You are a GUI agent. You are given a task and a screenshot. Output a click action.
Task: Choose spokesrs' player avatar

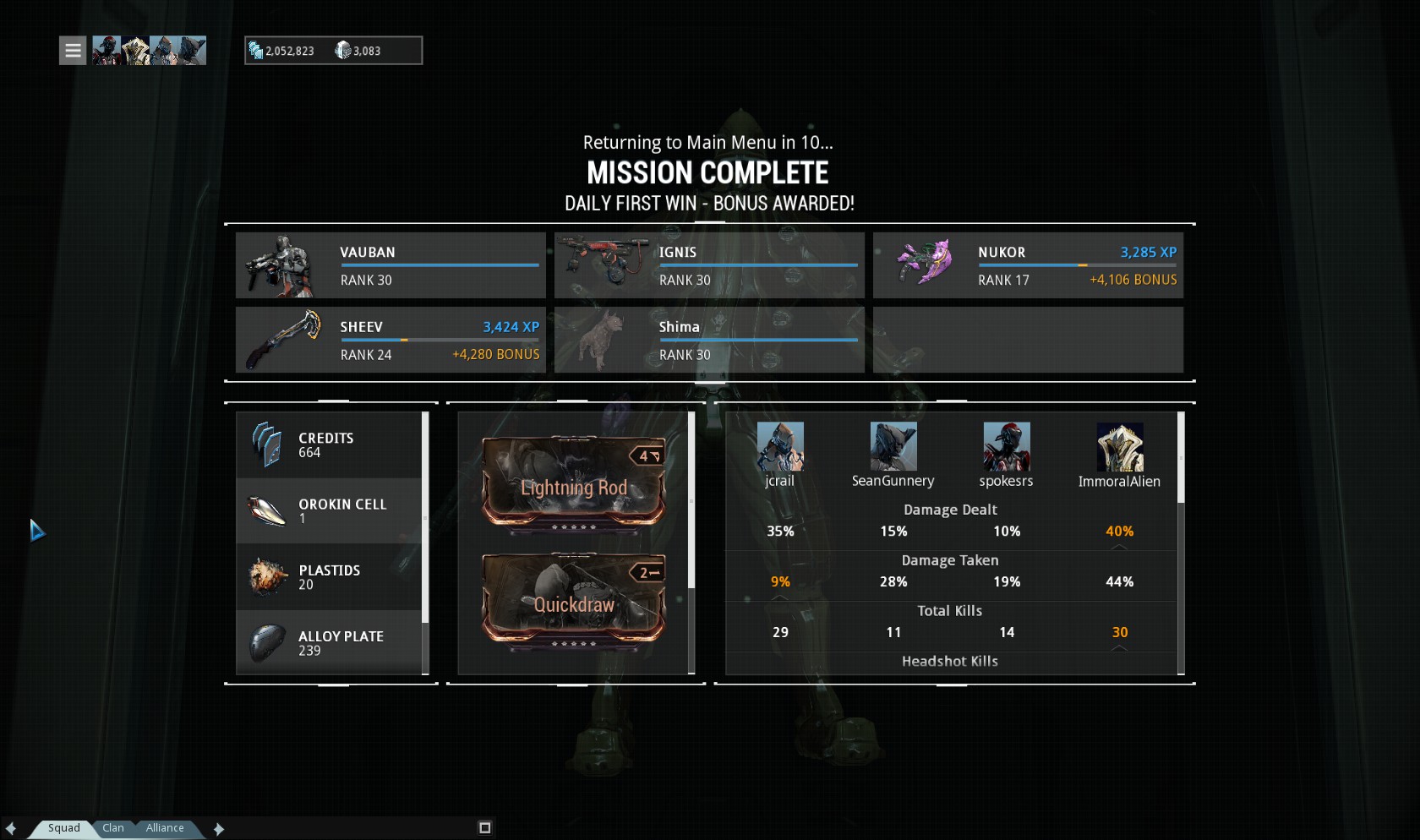click(x=1007, y=447)
